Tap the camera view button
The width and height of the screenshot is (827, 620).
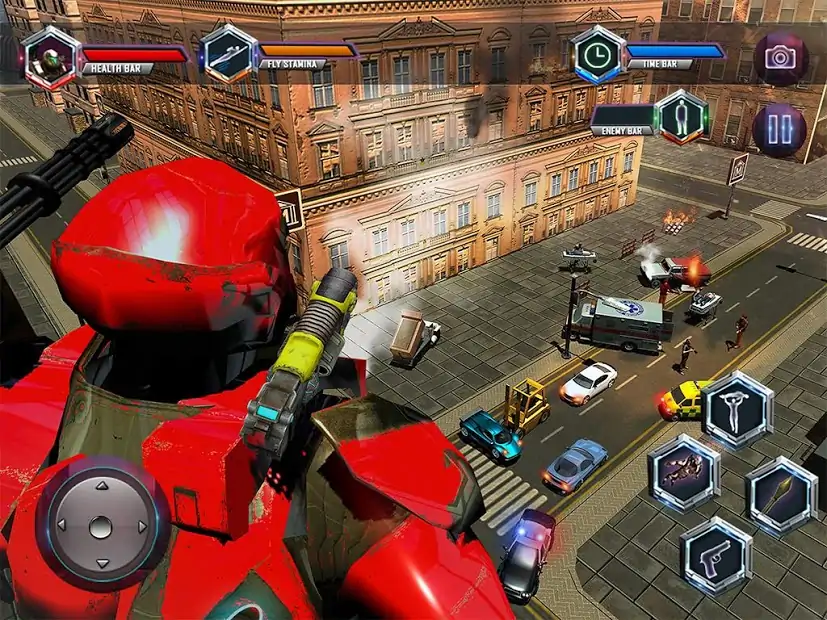coord(779,56)
